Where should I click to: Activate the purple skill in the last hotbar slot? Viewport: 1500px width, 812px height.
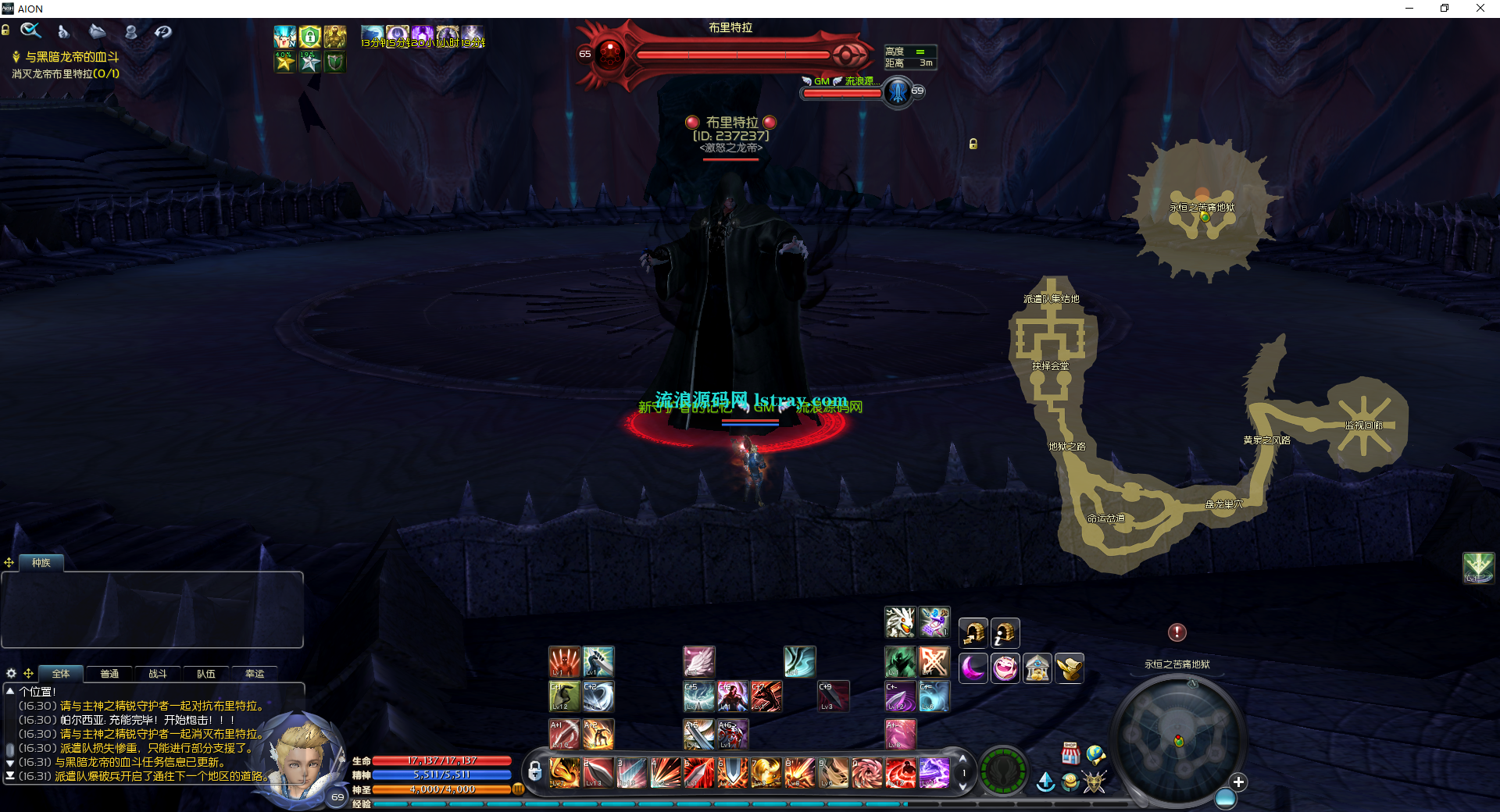click(x=934, y=773)
